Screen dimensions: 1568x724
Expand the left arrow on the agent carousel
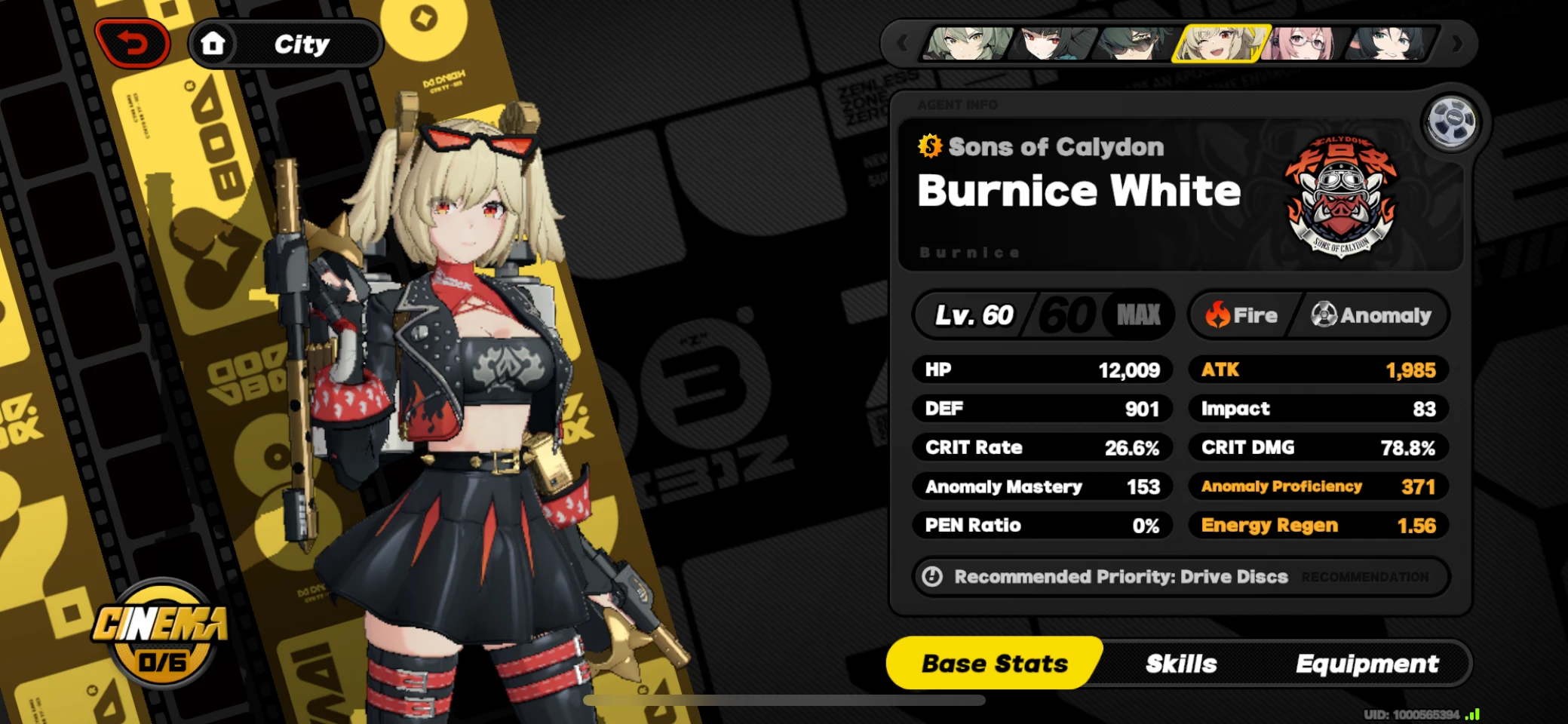click(902, 44)
